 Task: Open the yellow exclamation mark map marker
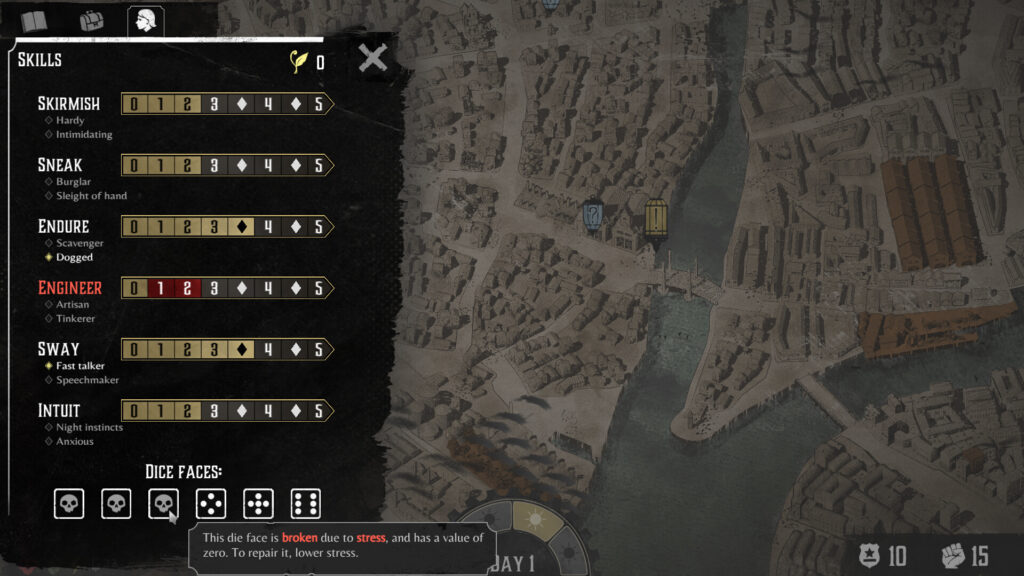pos(655,217)
